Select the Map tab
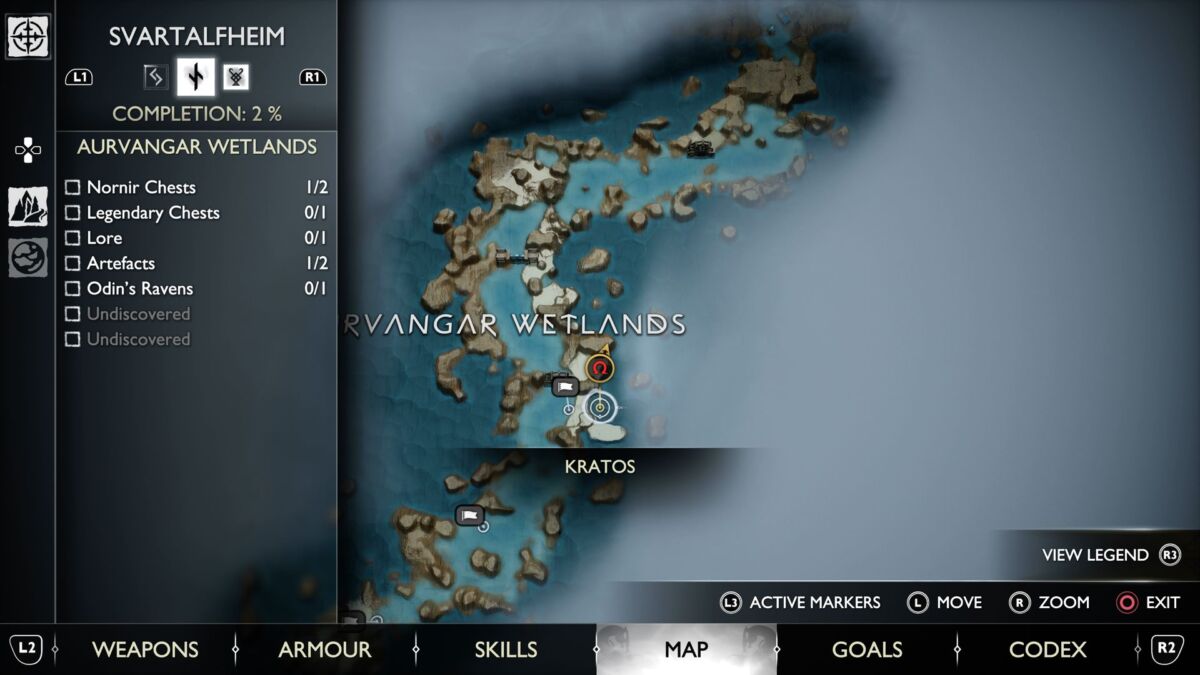1200x675 pixels. tap(686, 649)
